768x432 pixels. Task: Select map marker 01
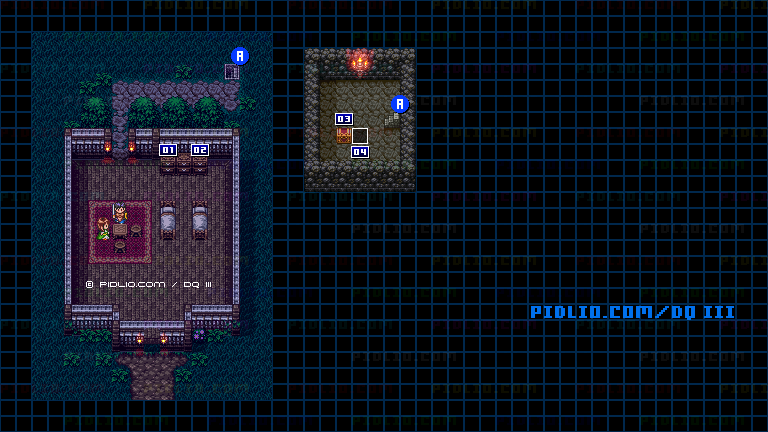click(168, 150)
